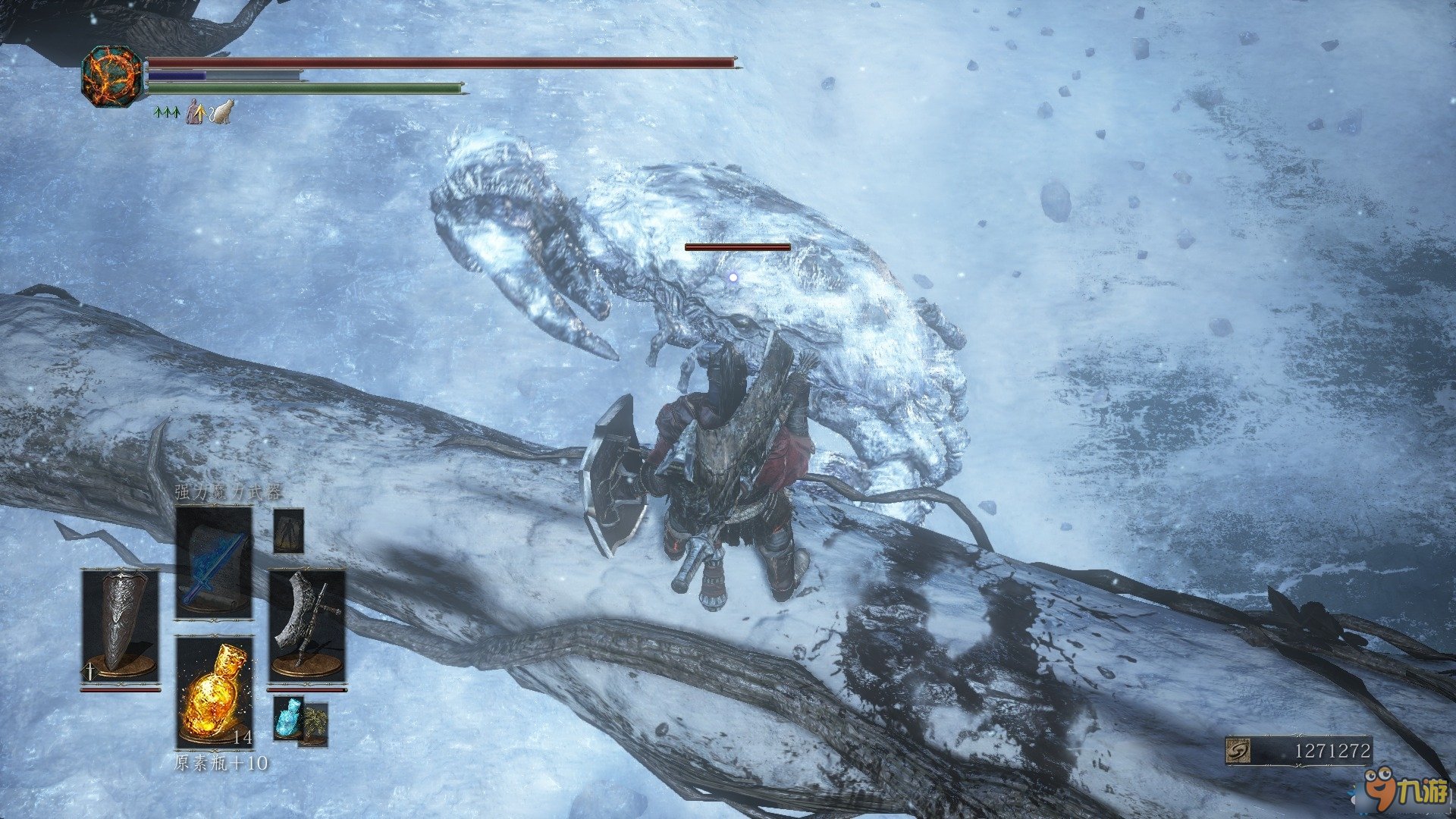Click the triple green arrows buff icon
This screenshot has height=819, width=1456.
point(165,113)
